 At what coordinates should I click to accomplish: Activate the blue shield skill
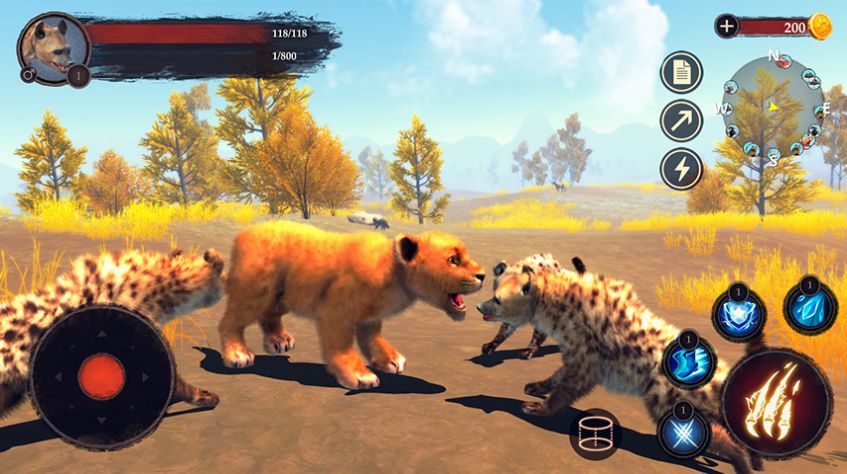coord(738,314)
